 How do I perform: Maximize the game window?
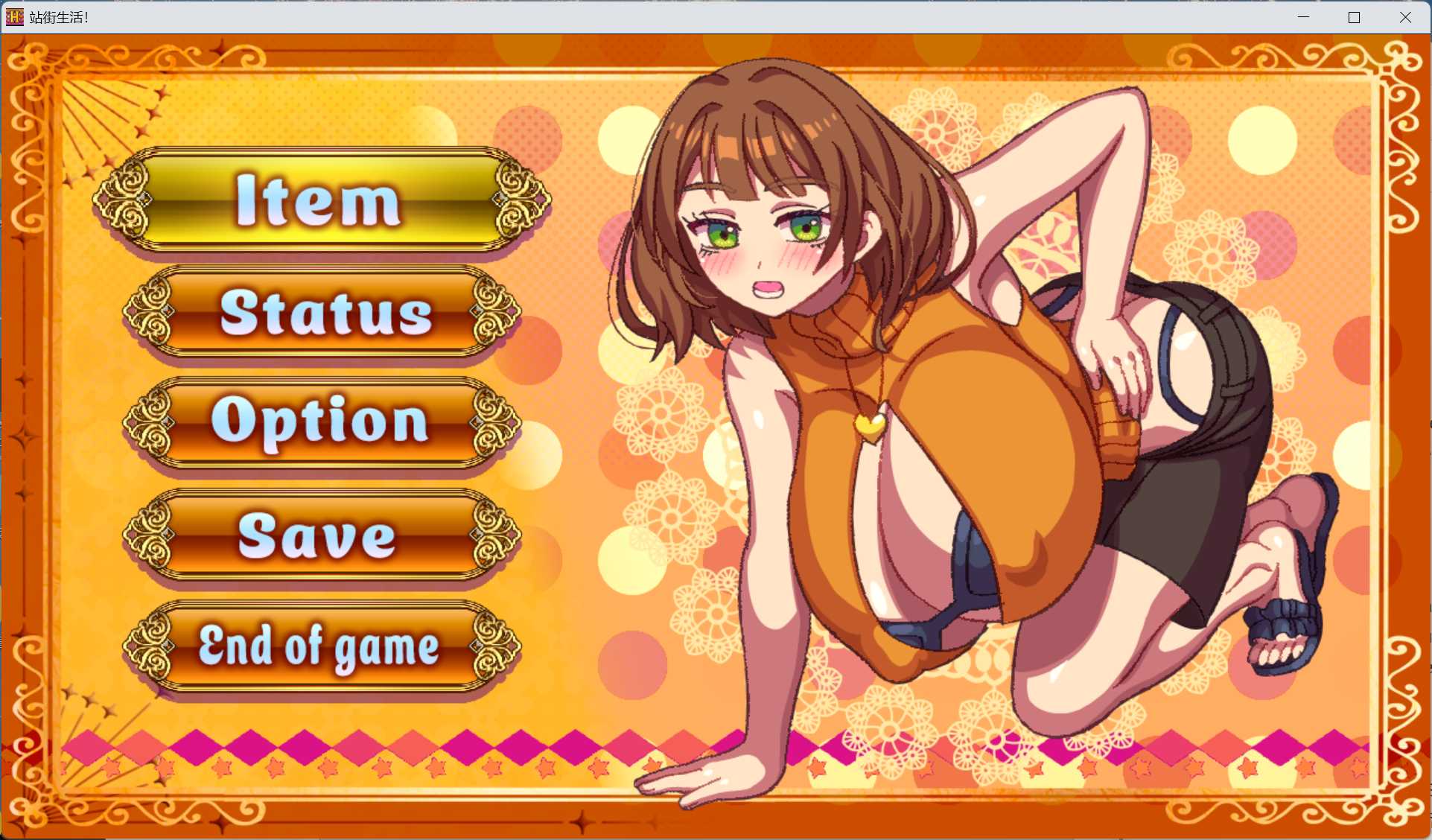pyautogui.click(x=1354, y=16)
